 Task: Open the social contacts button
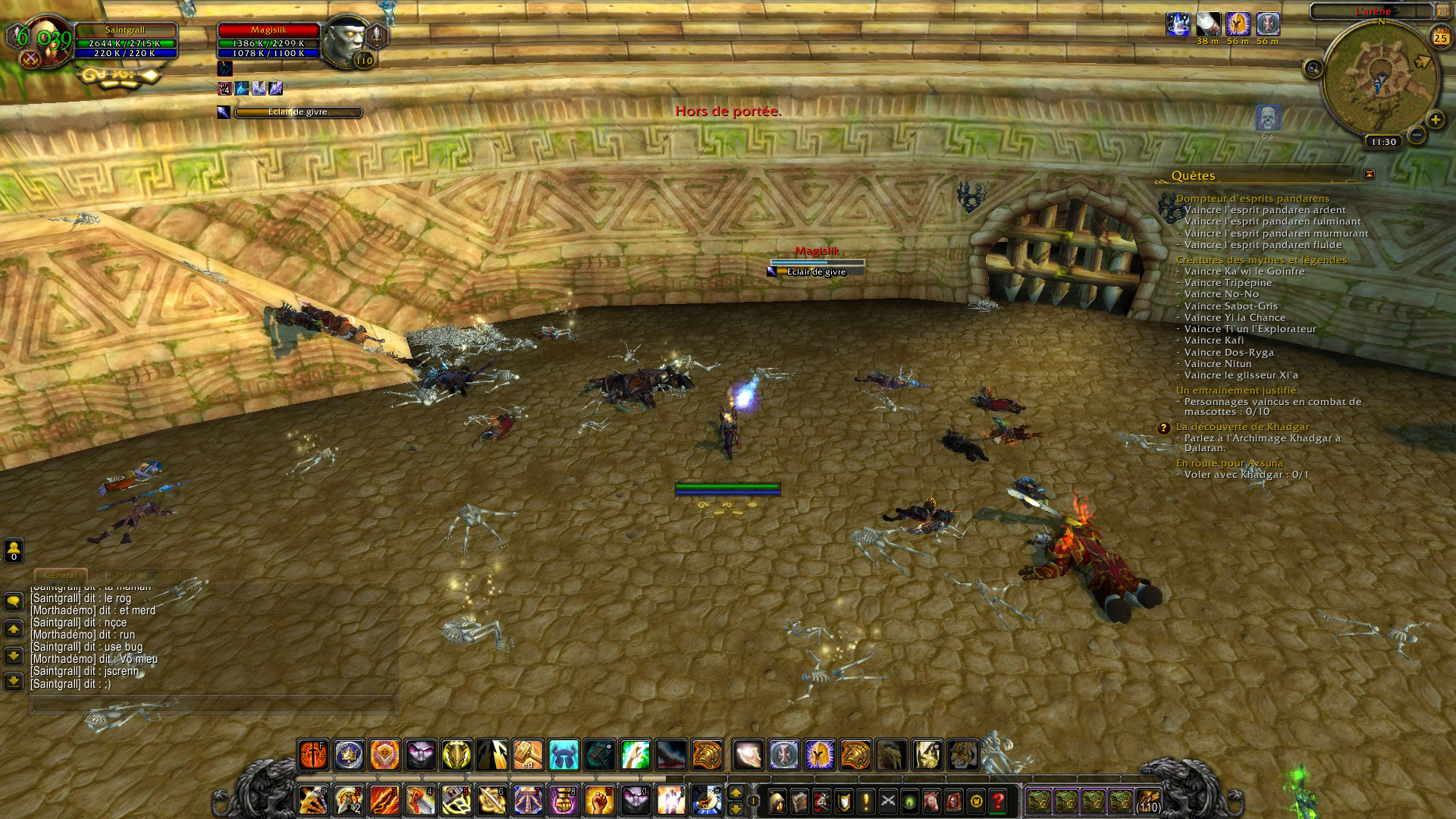click(x=14, y=549)
